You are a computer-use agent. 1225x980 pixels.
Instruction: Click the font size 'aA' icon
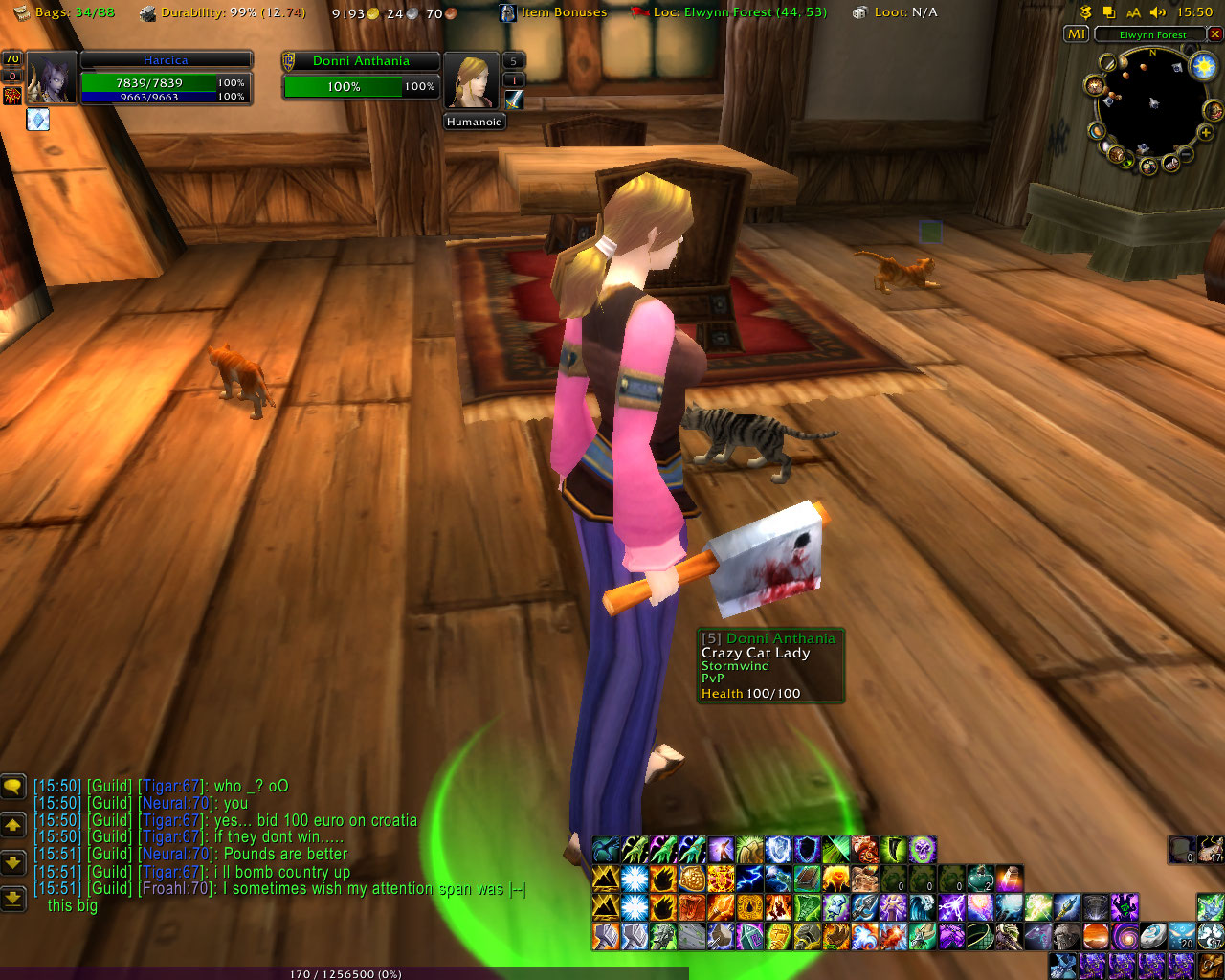click(x=1133, y=12)
